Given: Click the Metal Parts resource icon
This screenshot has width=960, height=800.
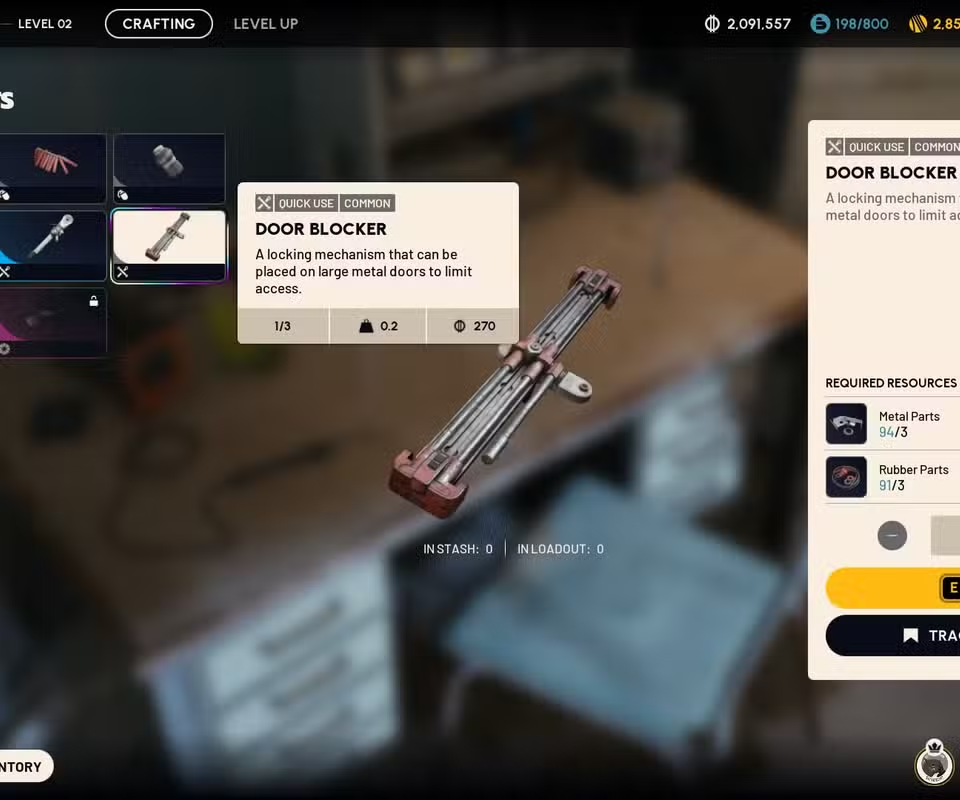Looking at the screenshot, I should point(846,424).
